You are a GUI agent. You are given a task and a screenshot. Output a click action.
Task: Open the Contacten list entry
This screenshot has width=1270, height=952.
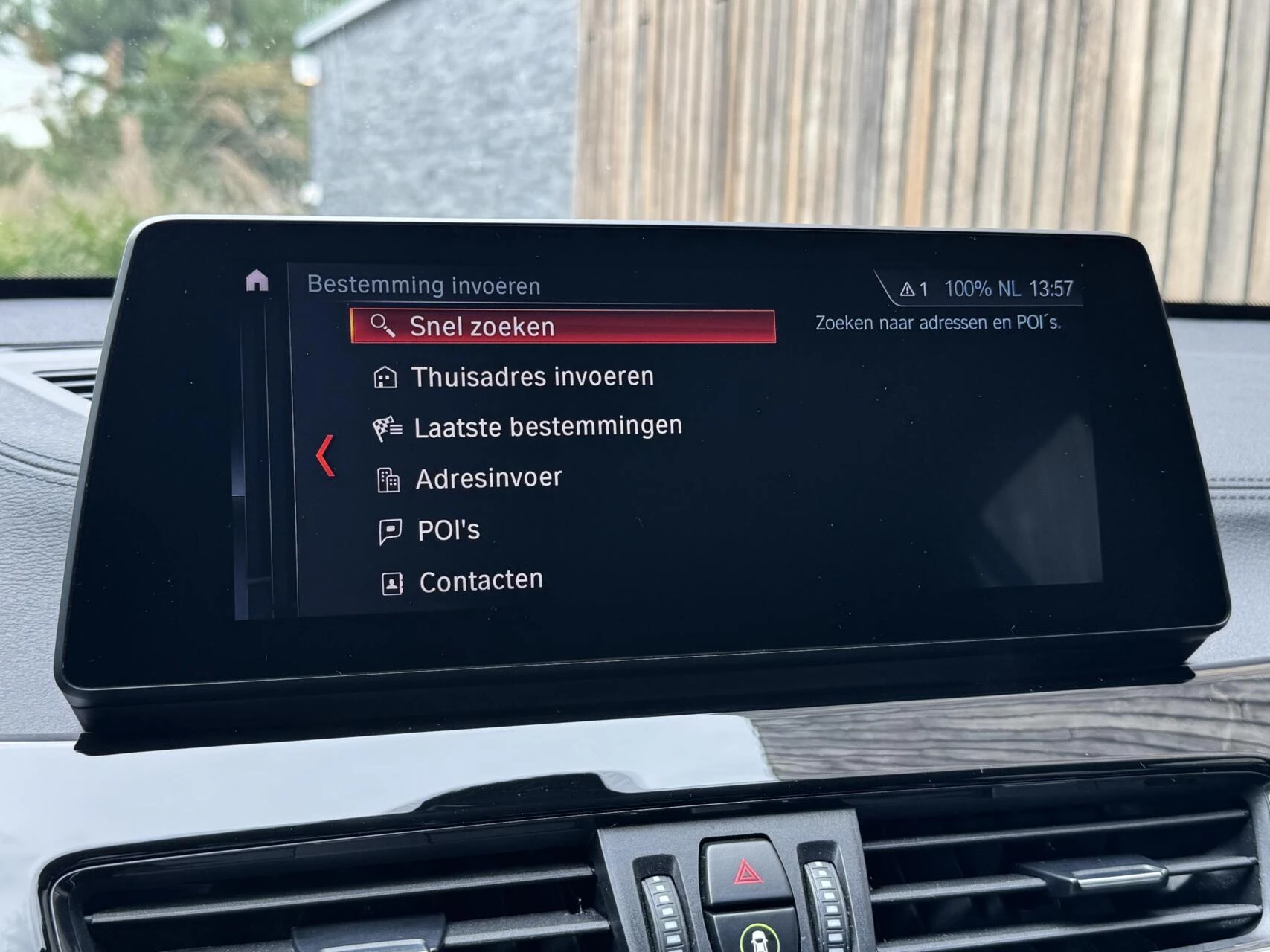[481, 579]
